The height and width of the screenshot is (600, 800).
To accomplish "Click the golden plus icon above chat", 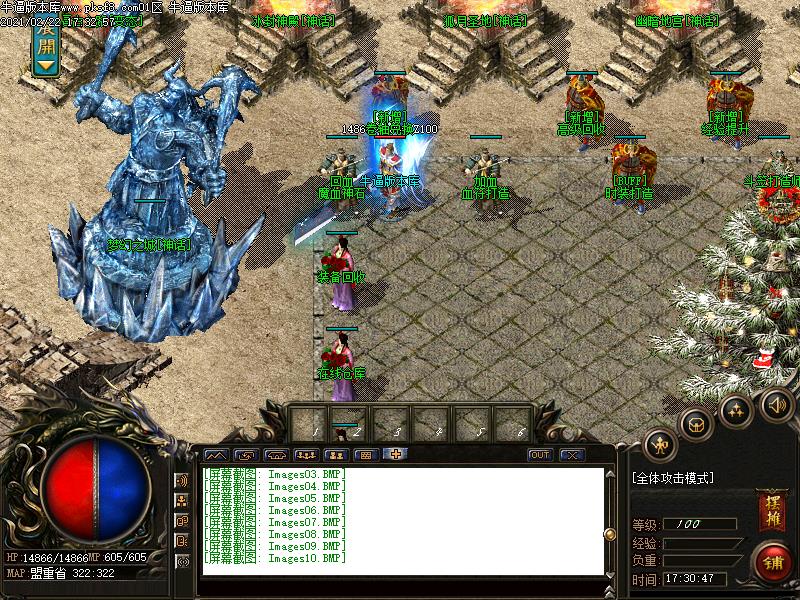I will 396,455.
